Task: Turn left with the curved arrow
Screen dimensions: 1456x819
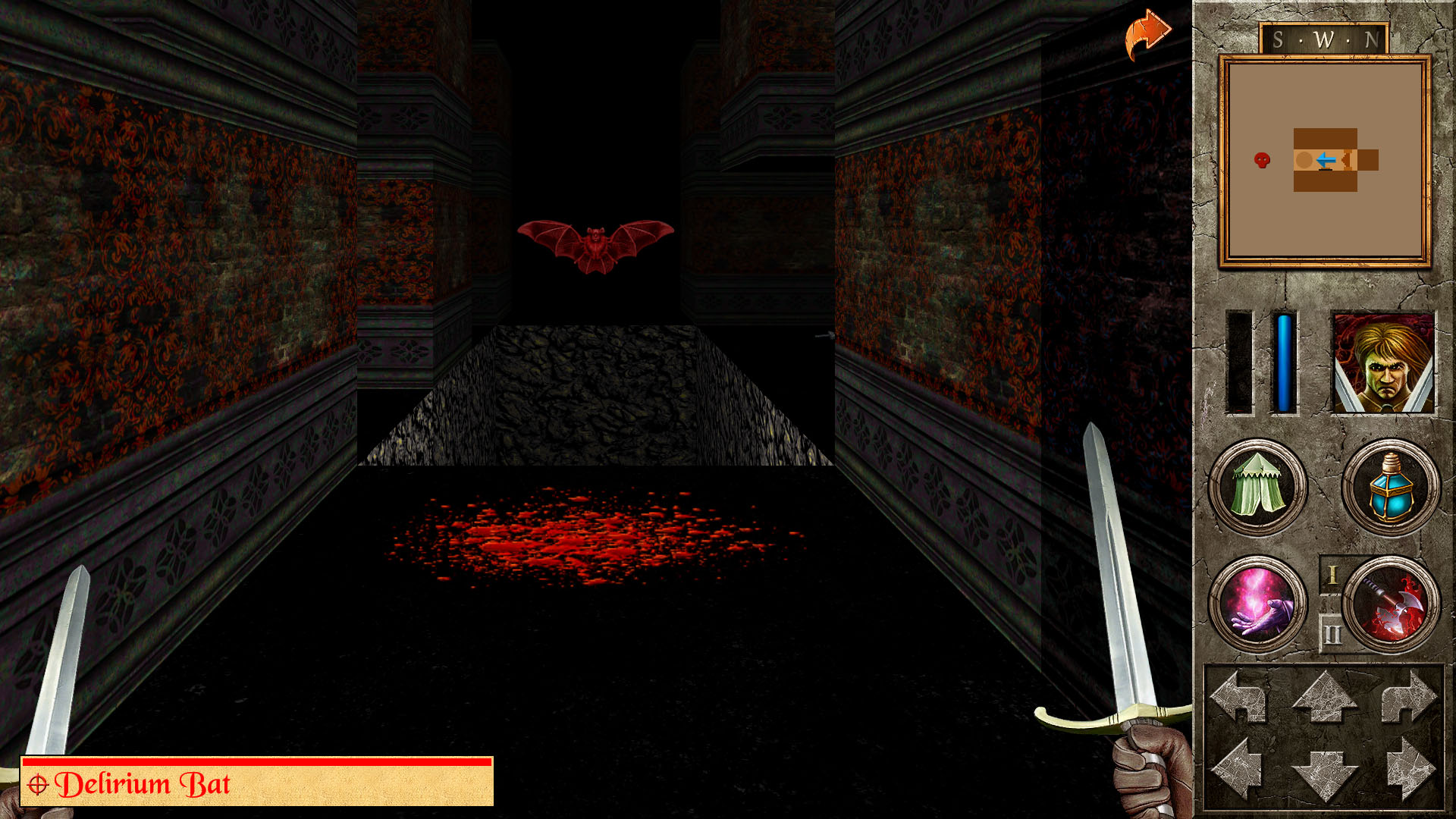Action: pos(1239,697)
